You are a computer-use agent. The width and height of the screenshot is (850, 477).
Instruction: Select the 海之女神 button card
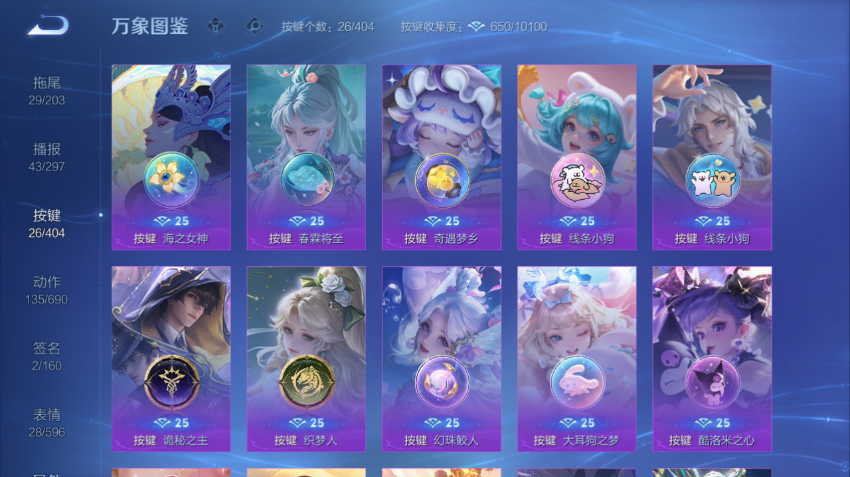171,157
